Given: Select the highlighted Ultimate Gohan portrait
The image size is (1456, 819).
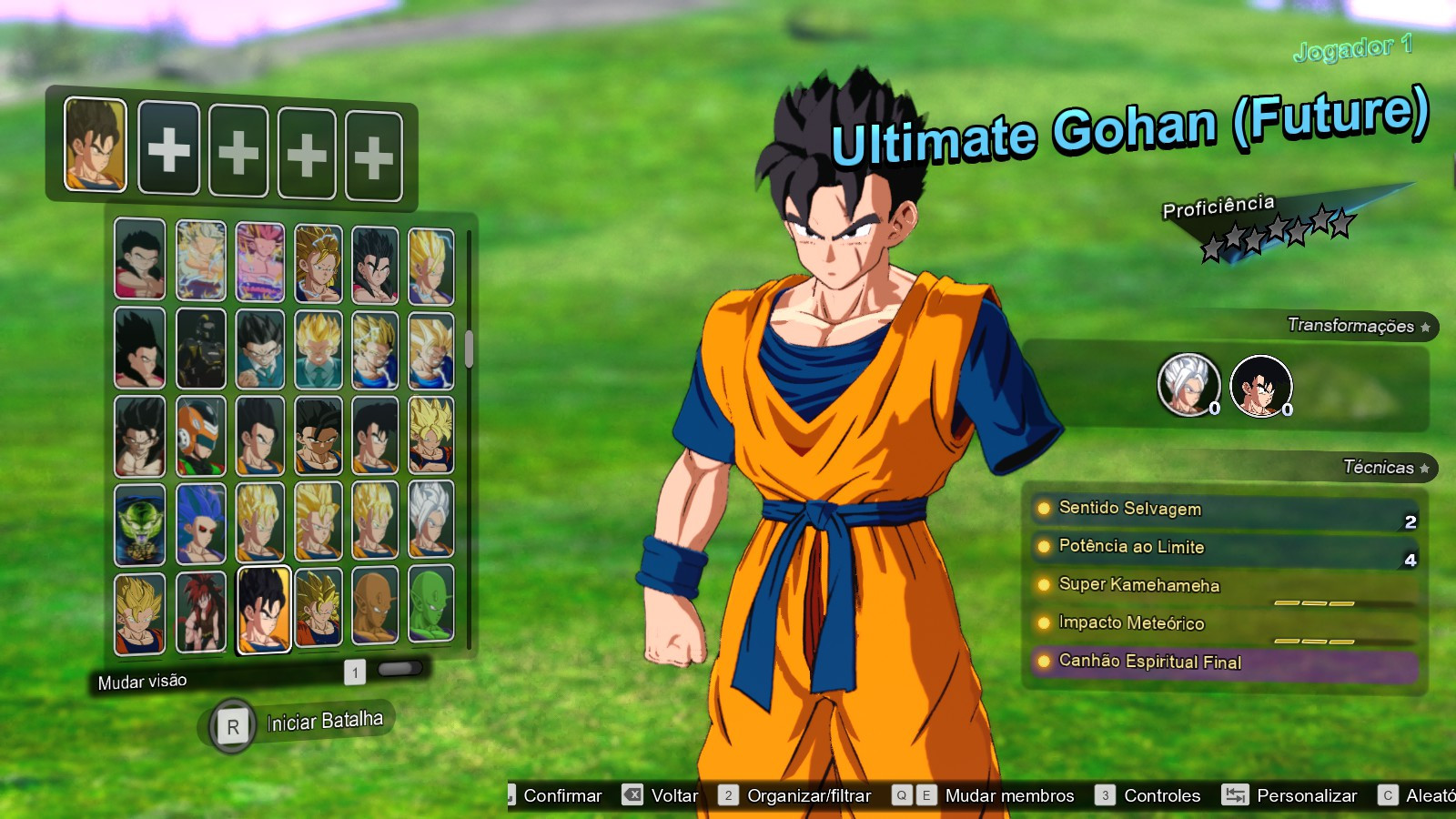Looking at the screenshot, I should tap(262, 612).
